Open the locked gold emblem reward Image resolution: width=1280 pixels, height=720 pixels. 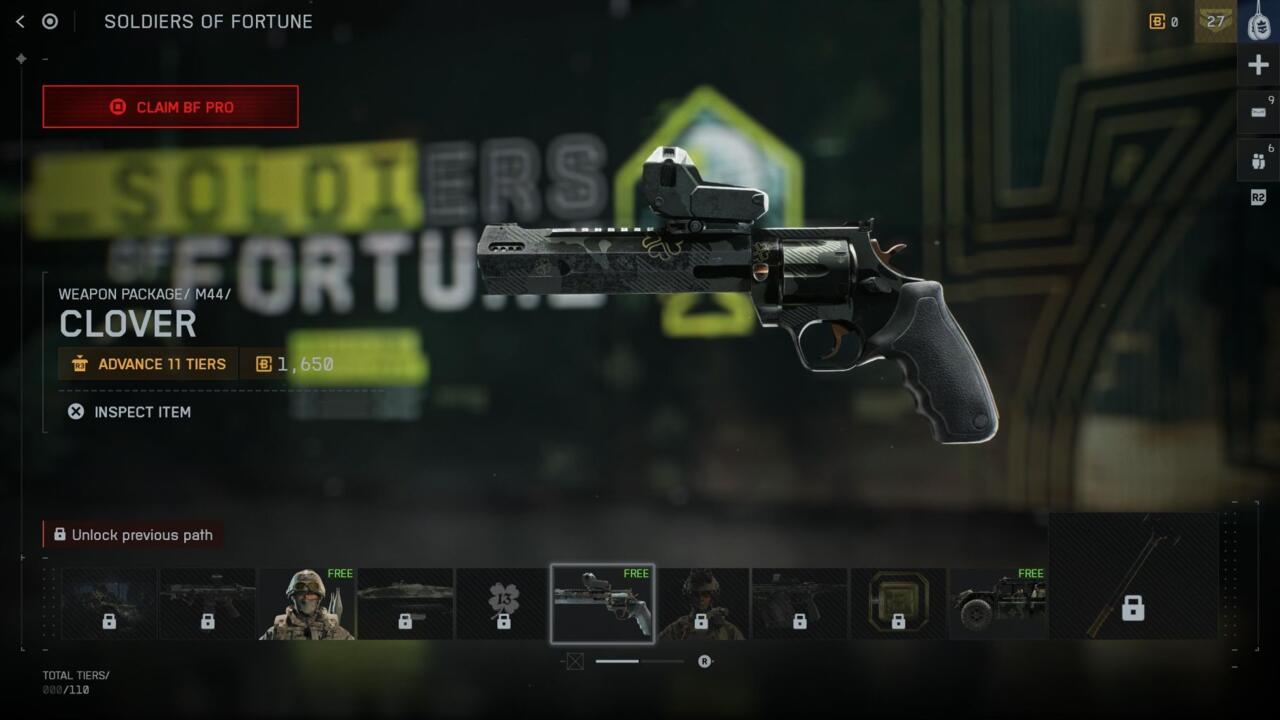click(898, 604)
